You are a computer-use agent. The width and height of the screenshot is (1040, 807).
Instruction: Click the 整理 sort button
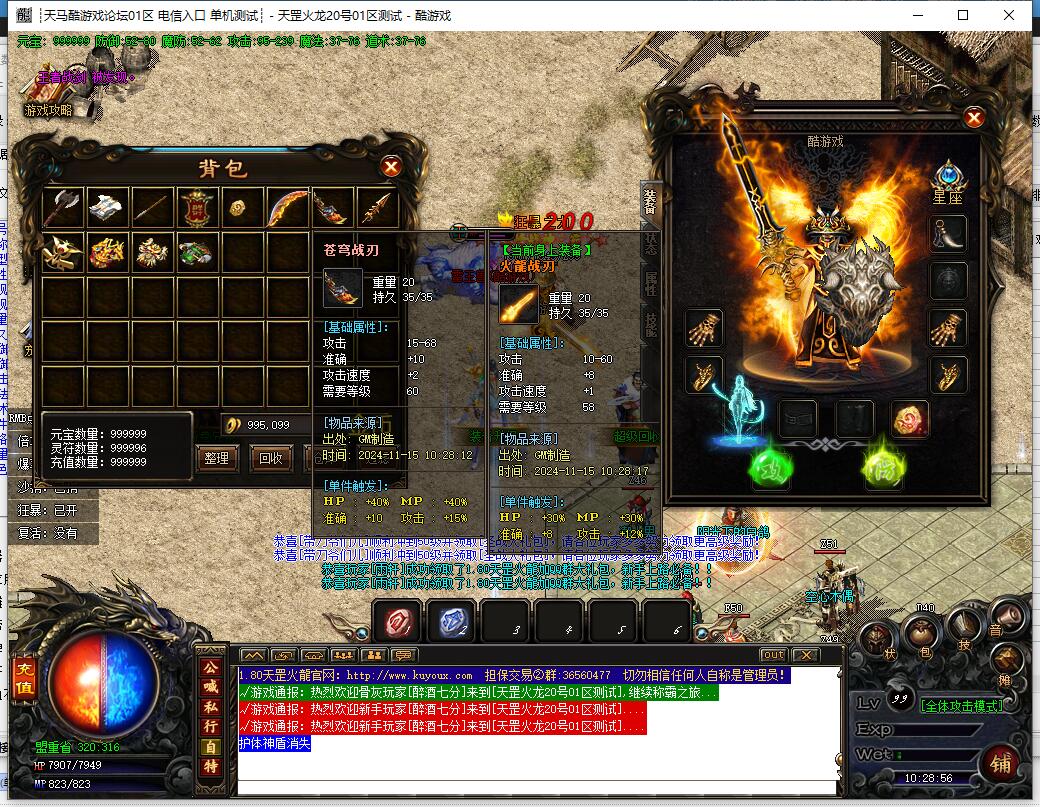tap(216, 459)
